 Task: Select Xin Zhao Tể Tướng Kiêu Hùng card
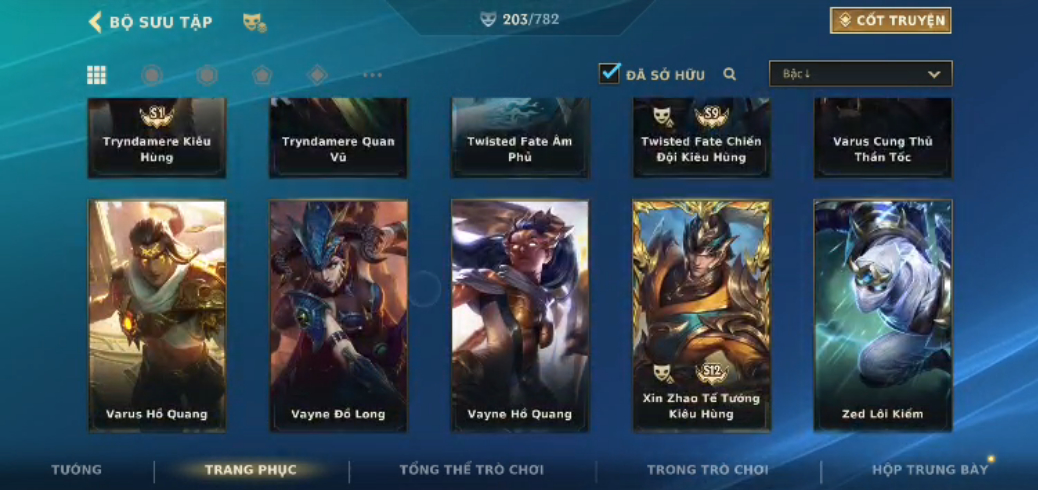(x=701, y=315)
